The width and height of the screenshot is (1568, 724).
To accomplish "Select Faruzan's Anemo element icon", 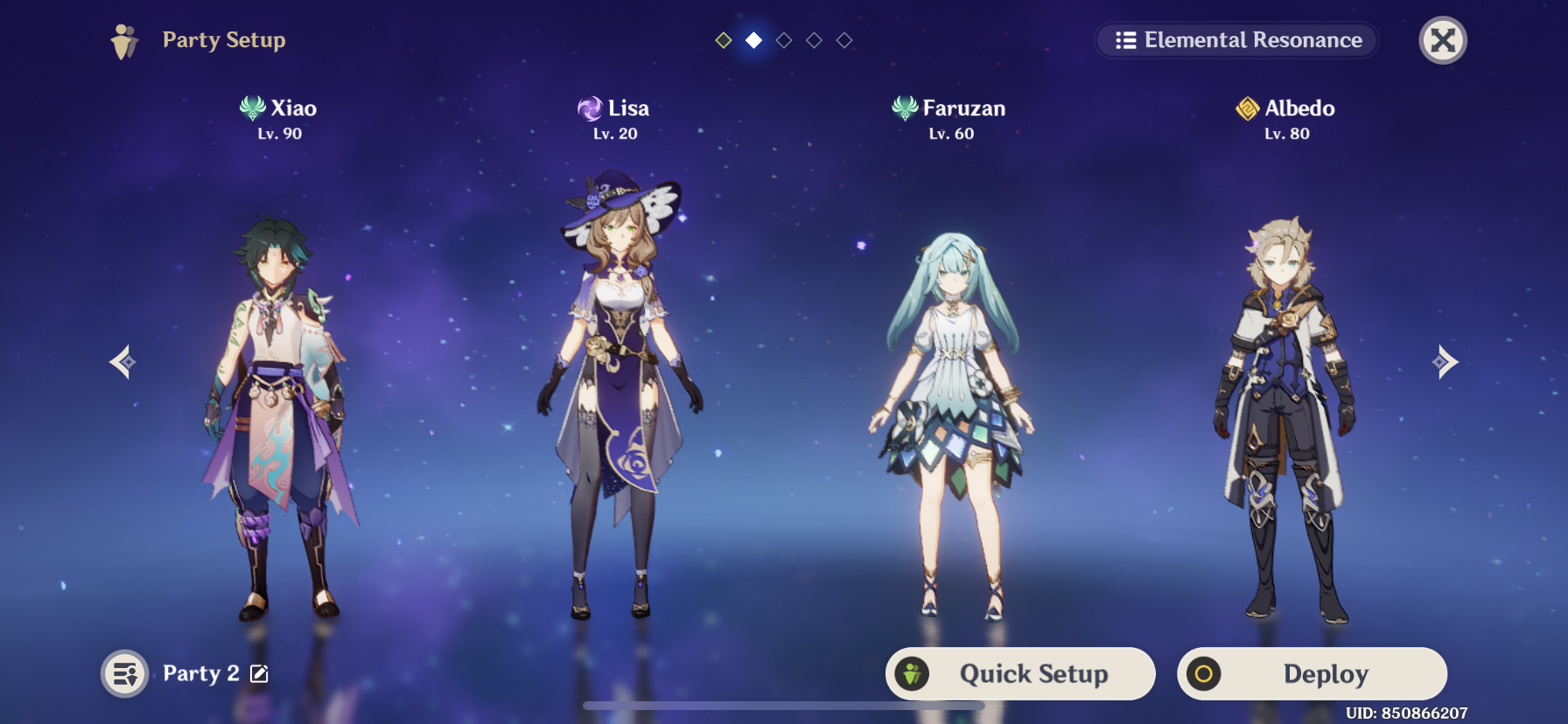I will coord(905,108).
